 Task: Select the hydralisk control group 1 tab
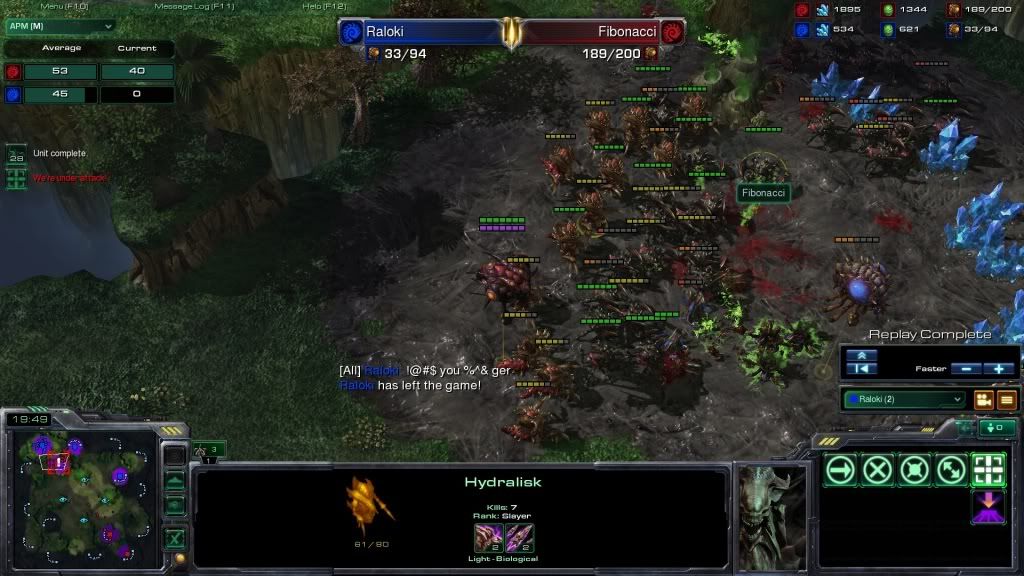(210, 450)
